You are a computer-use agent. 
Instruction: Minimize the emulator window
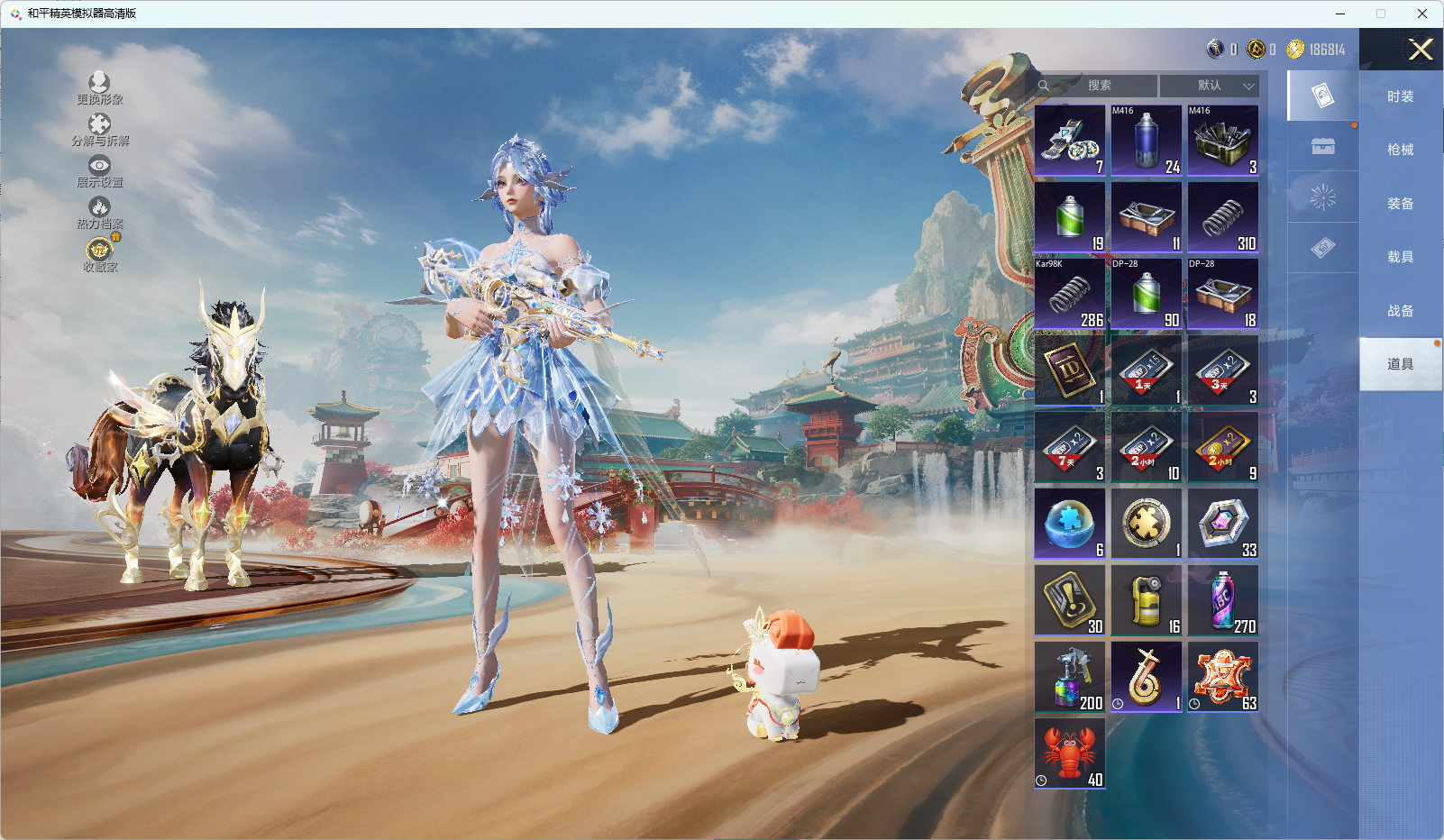(1339, 14)
